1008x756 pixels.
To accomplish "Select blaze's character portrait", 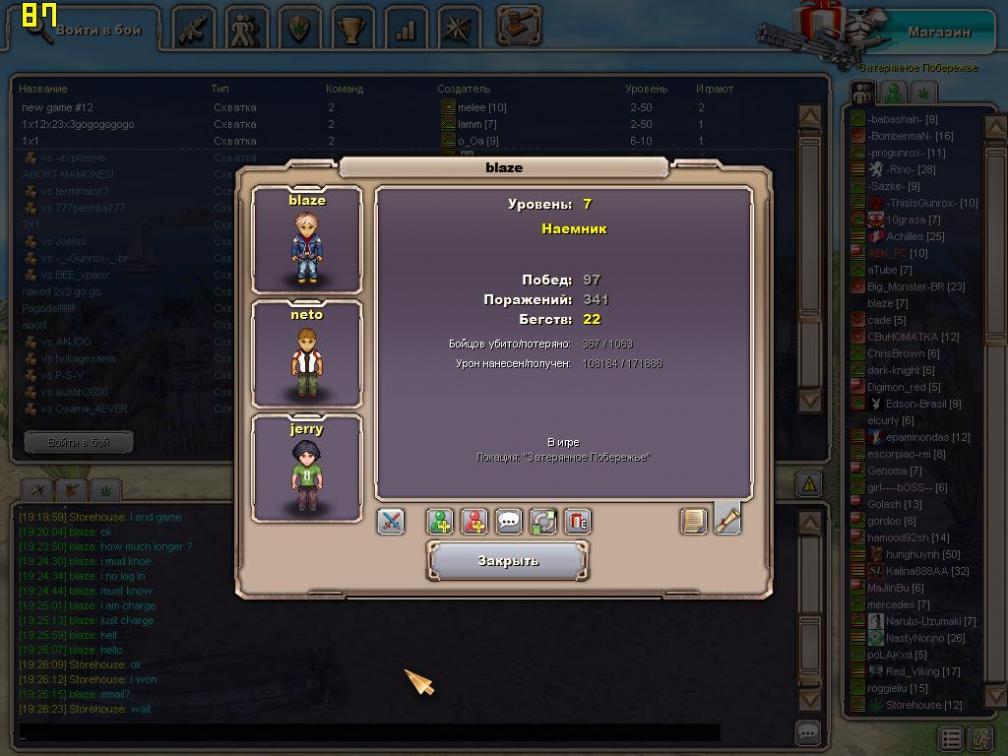I will pos(307,241).
